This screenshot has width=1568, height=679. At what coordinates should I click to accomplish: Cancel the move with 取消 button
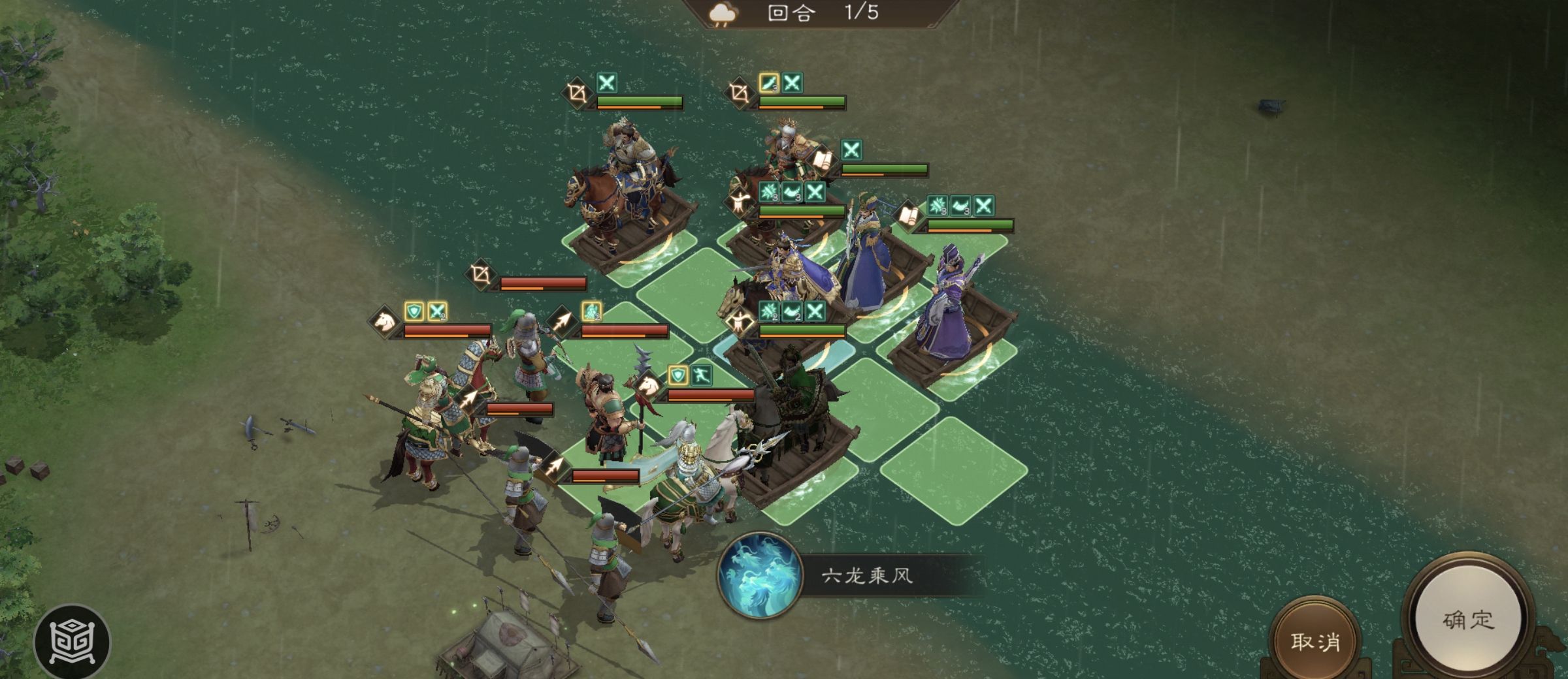coord(1315,641)
